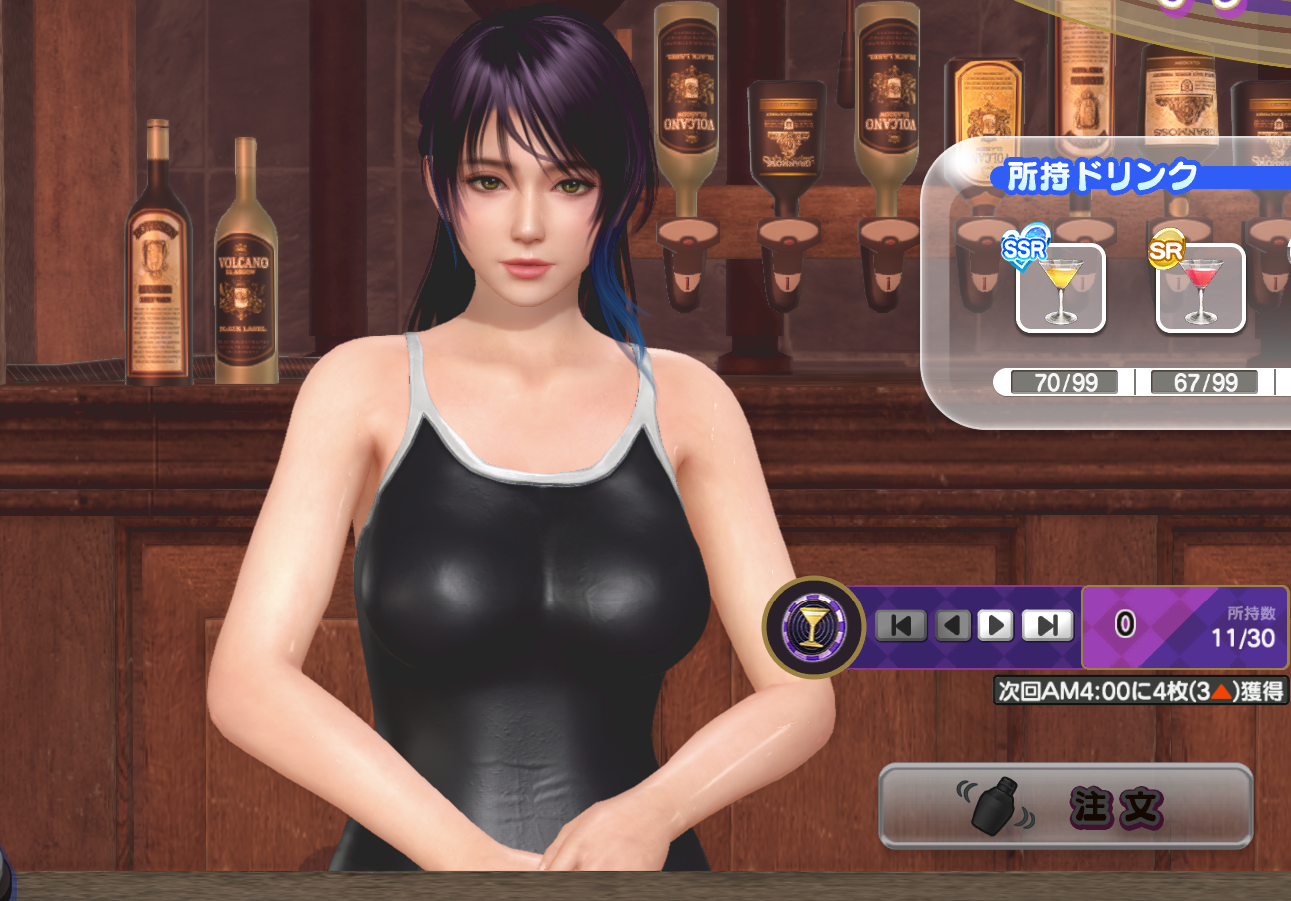Click the 注文 order button
The width and height of the screenshot is (1291, 901).
1065,806
